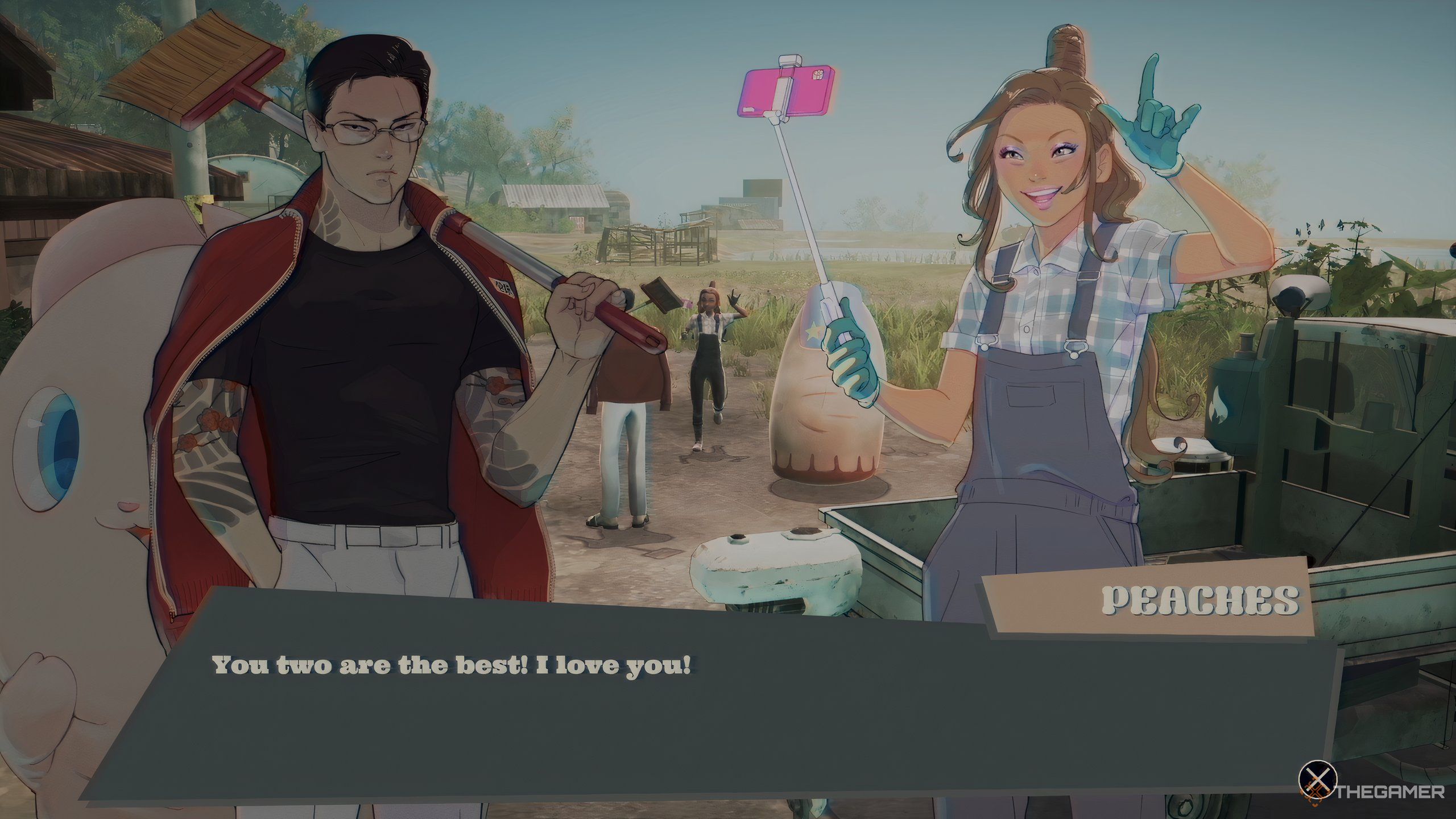Click the plaid shirt button on Peaches
The image size is (1456, 819).
[x=1027, y=329]
